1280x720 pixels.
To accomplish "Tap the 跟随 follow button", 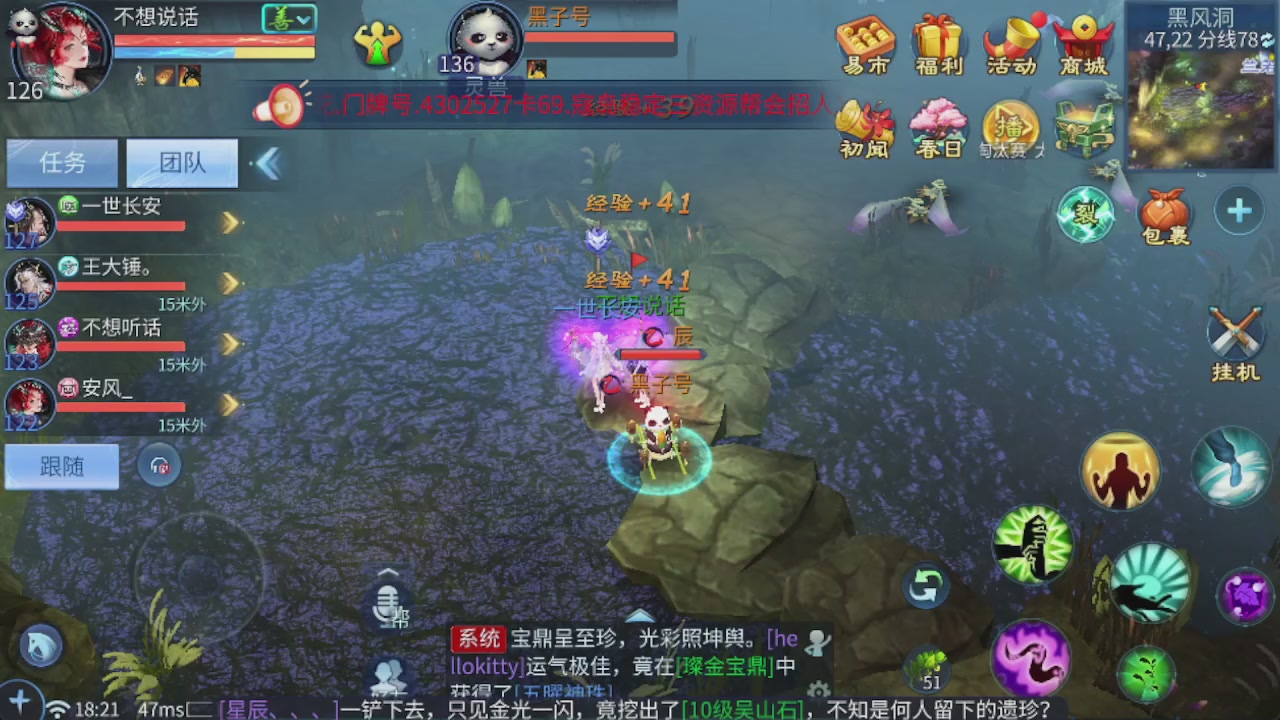I will pyautogui.click(x=61, y=466).
